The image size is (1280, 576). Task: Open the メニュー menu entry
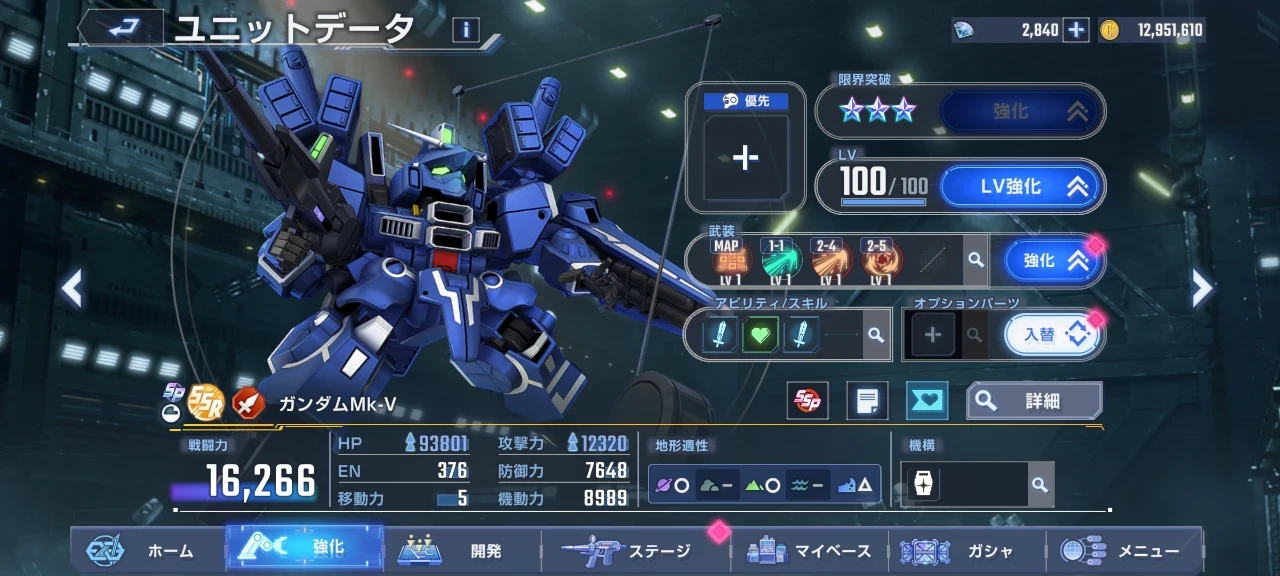(x=1122, y=551)
